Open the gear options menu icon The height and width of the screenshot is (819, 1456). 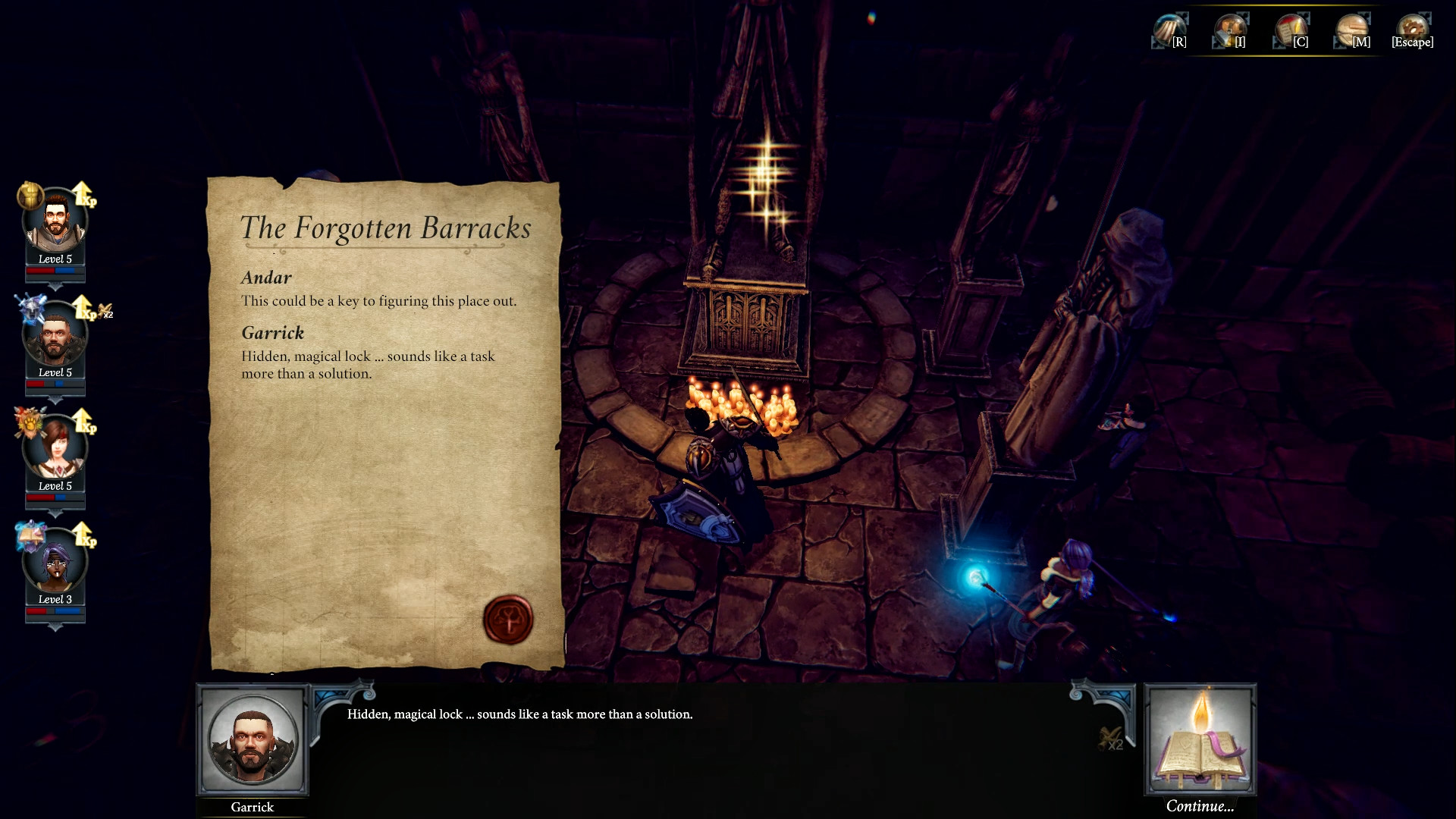[x=1412, y=30]
